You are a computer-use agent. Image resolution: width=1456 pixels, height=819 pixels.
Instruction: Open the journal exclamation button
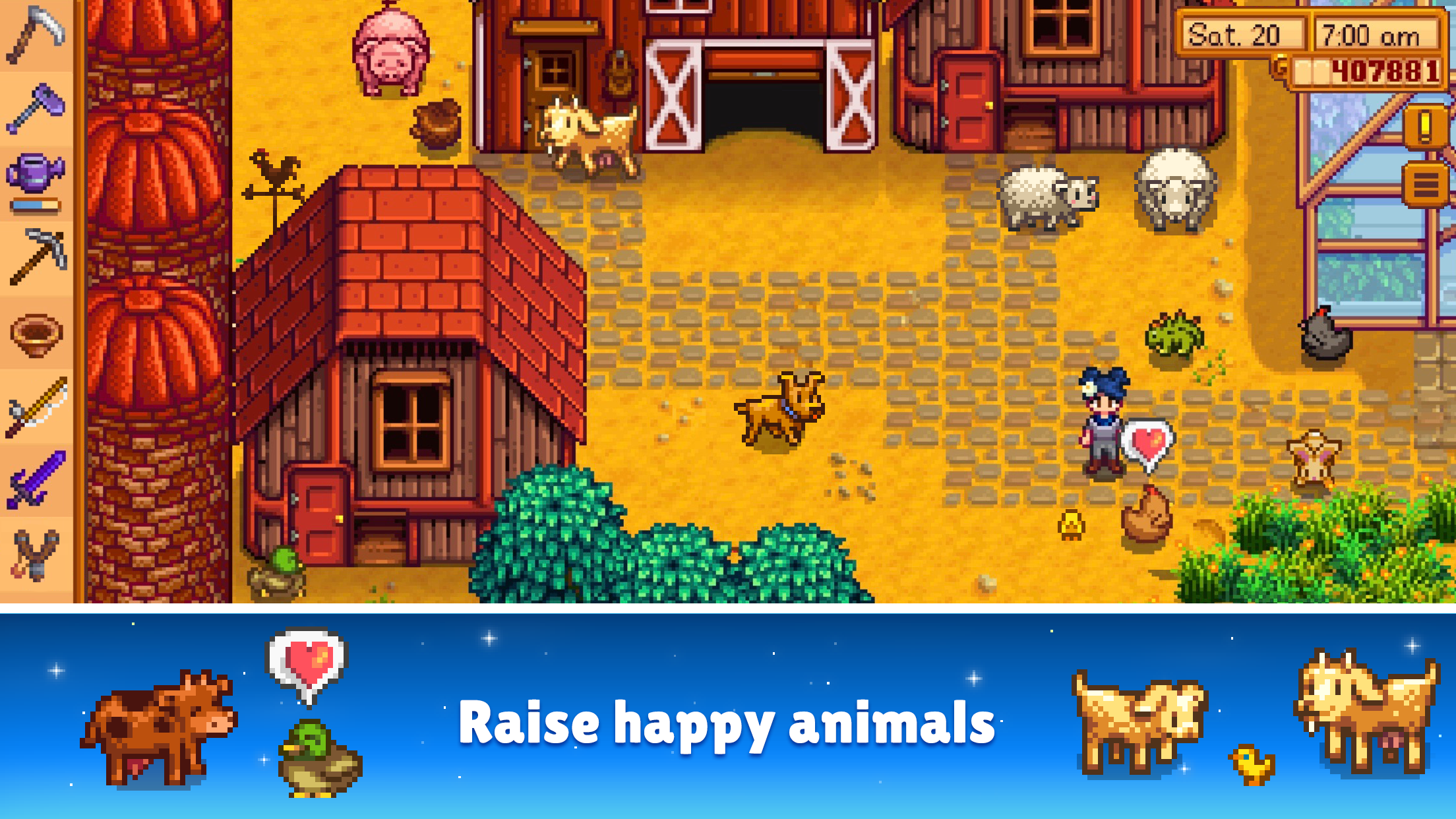(x=1424, y=125)
